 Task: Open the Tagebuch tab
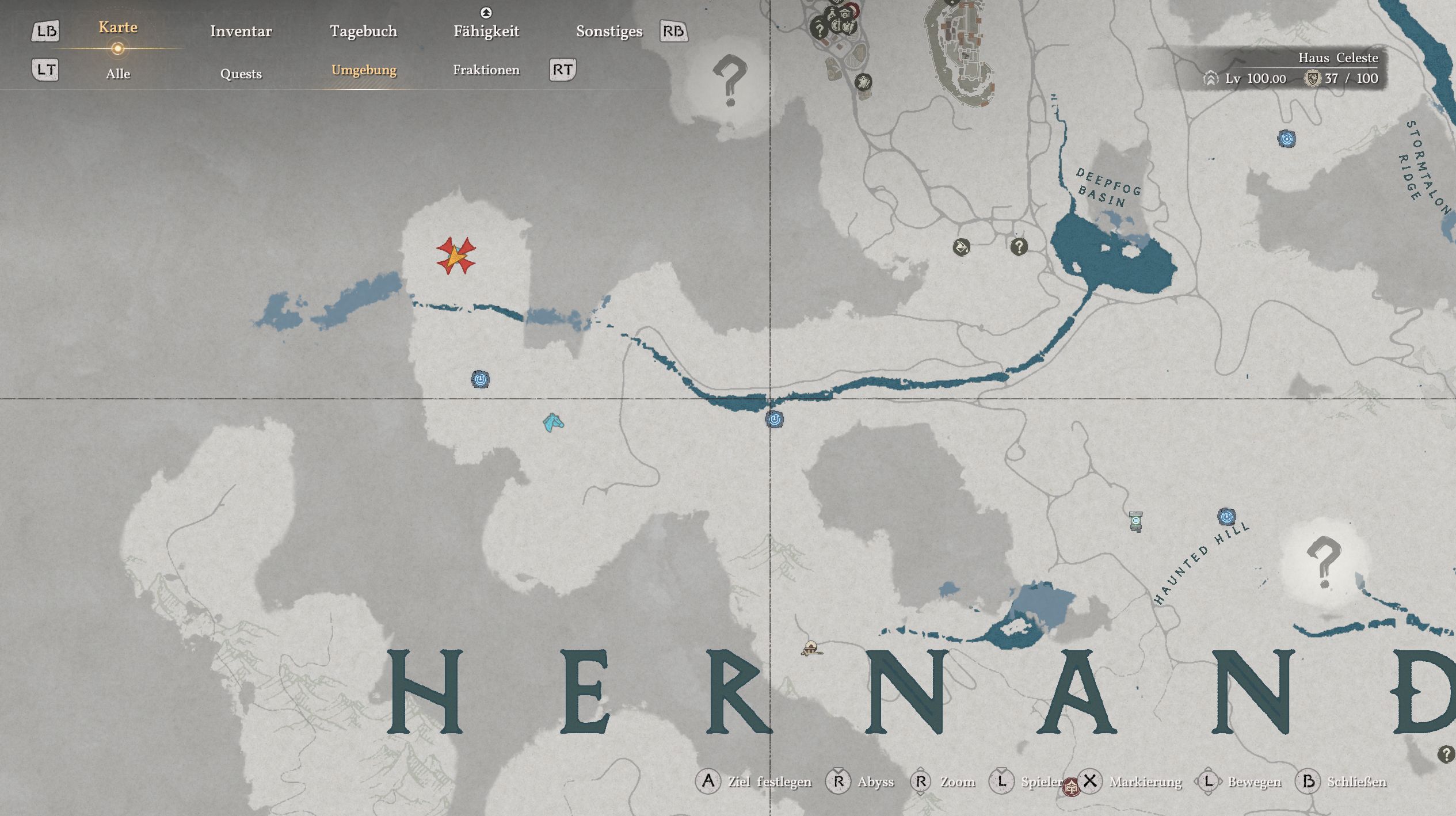click(x=363, y=31)
